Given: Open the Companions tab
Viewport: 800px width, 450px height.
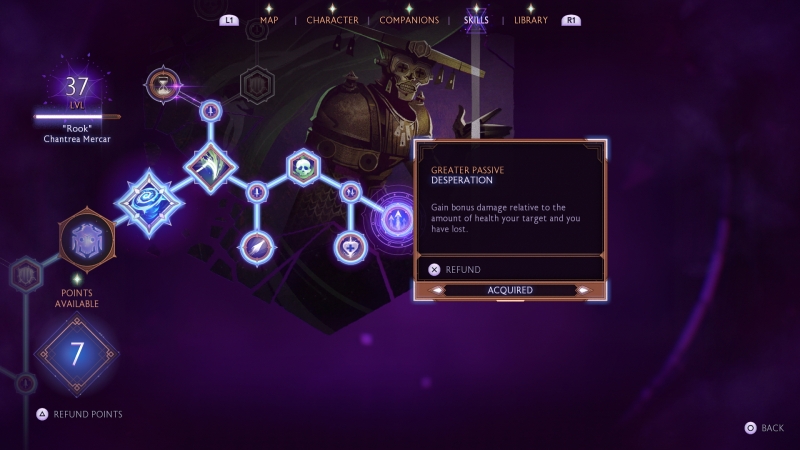Looking at the screenshot, I should point(409,20).
